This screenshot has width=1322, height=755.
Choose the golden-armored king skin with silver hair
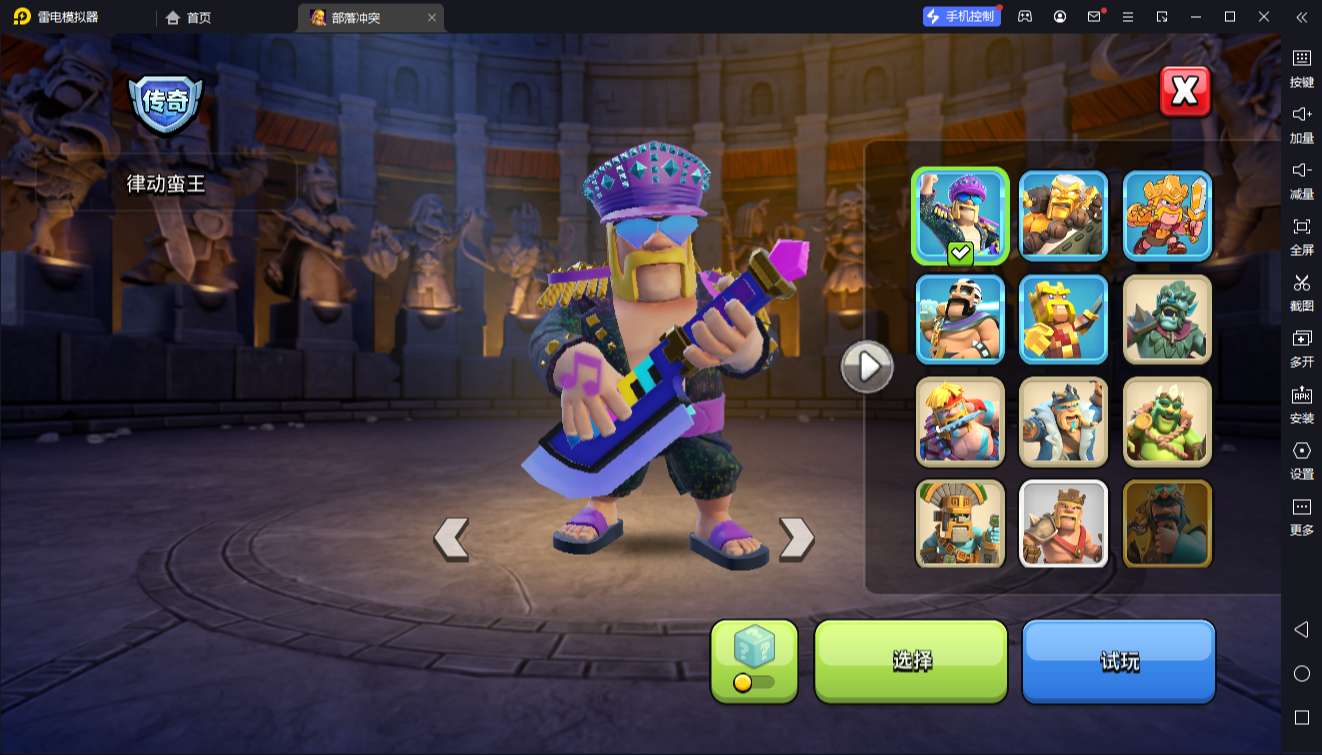(1063, 216)
